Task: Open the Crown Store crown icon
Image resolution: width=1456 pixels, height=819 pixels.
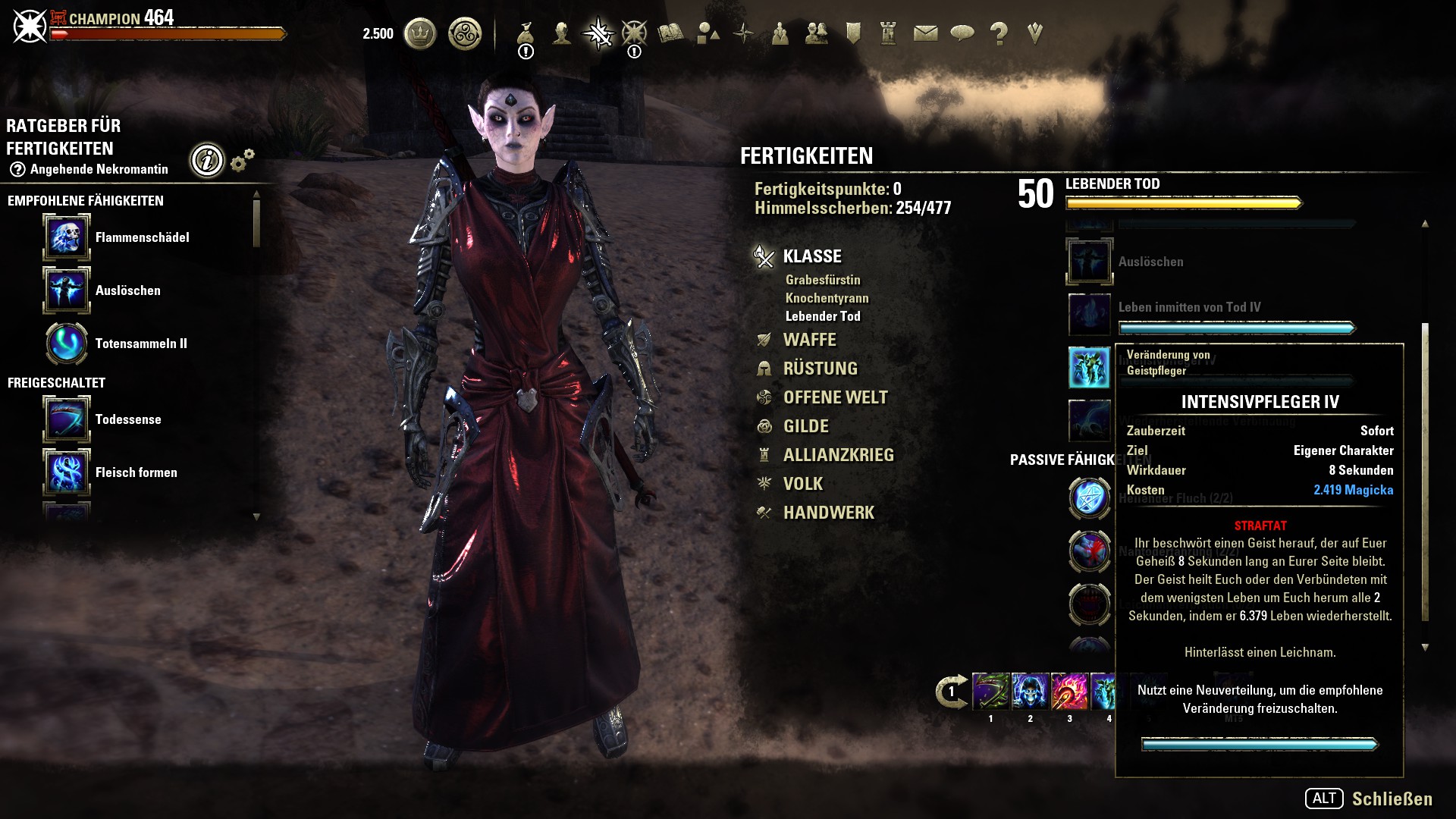Action: click(x=419, y=34)
